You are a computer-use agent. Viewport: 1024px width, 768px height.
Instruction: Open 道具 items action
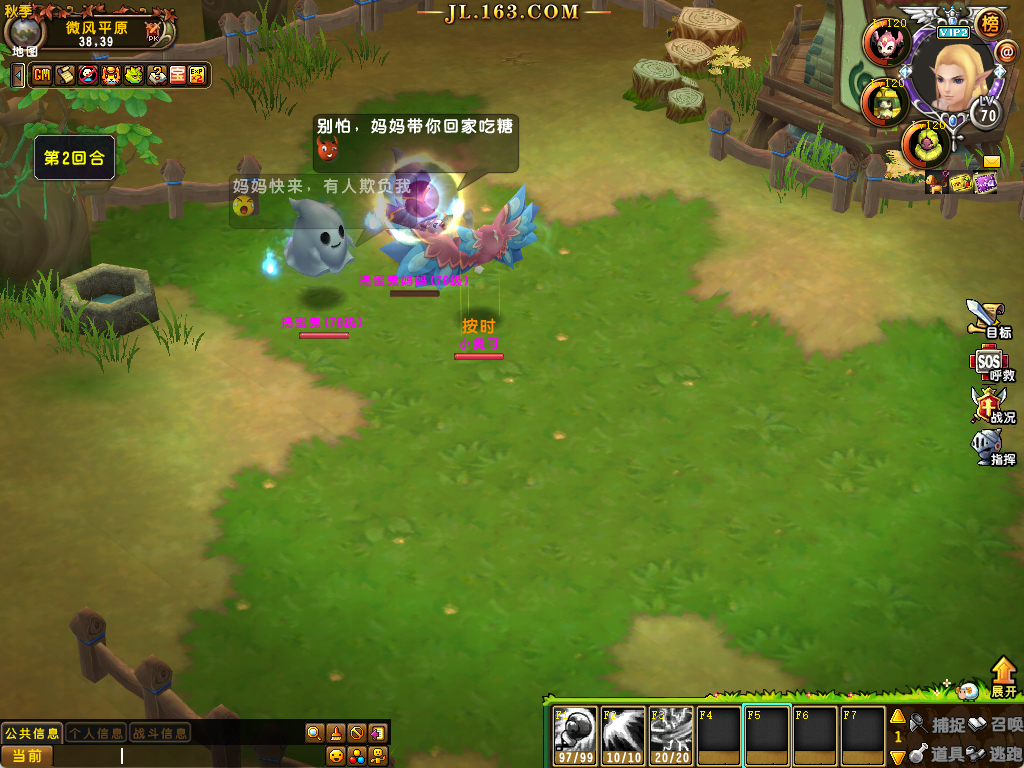(940, 753)
